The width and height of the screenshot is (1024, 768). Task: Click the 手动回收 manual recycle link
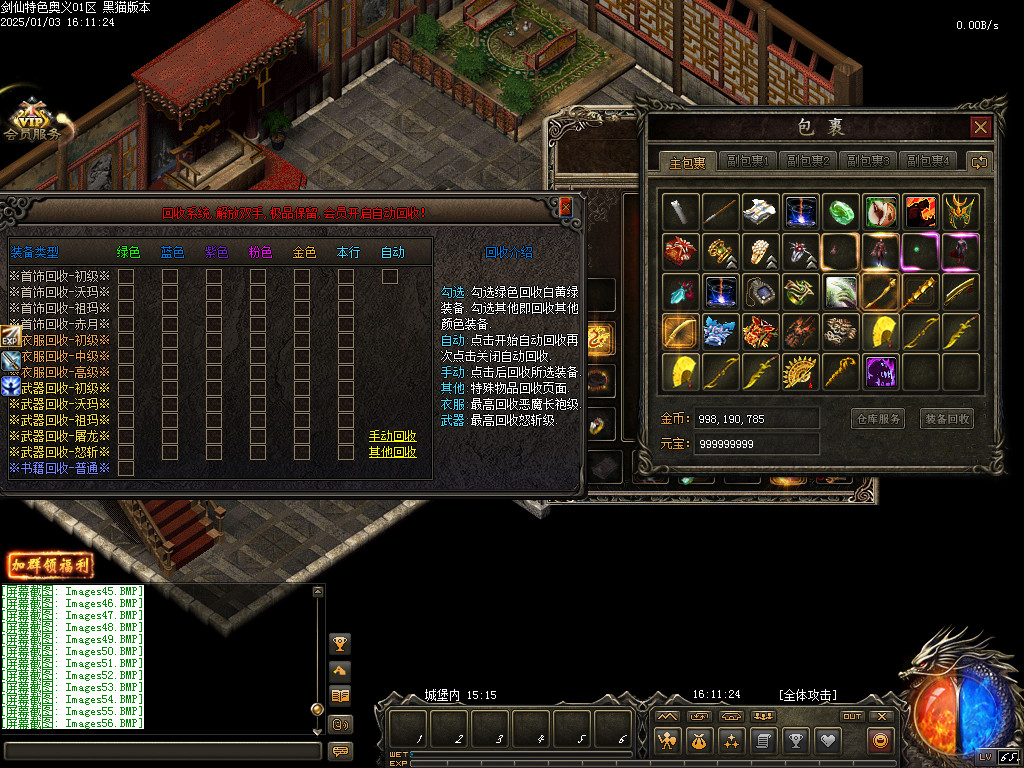tap(393, 436)
